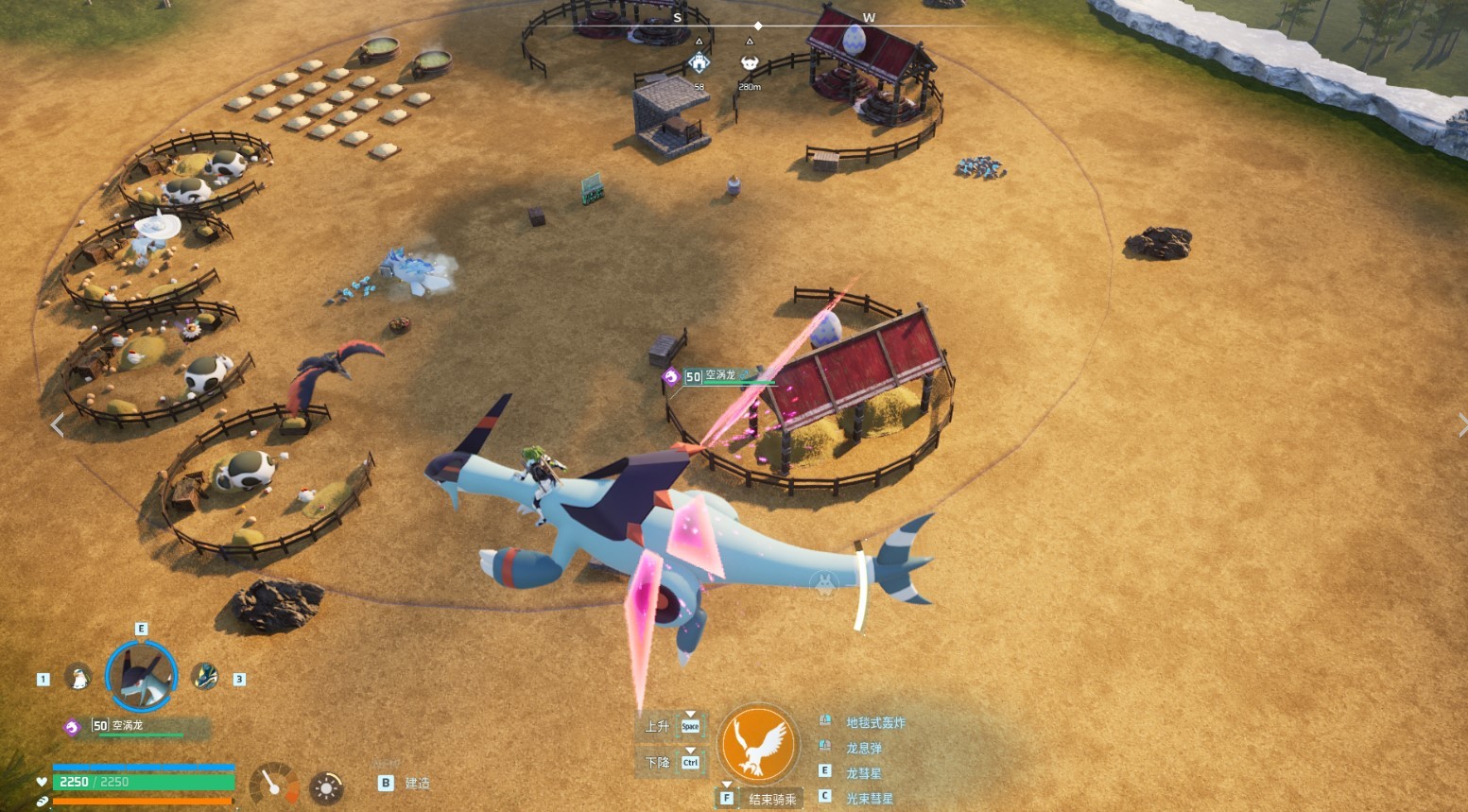Select the penguin pal in party slot 1
This screenshot has height=812, width=1468.
point(78,678)
